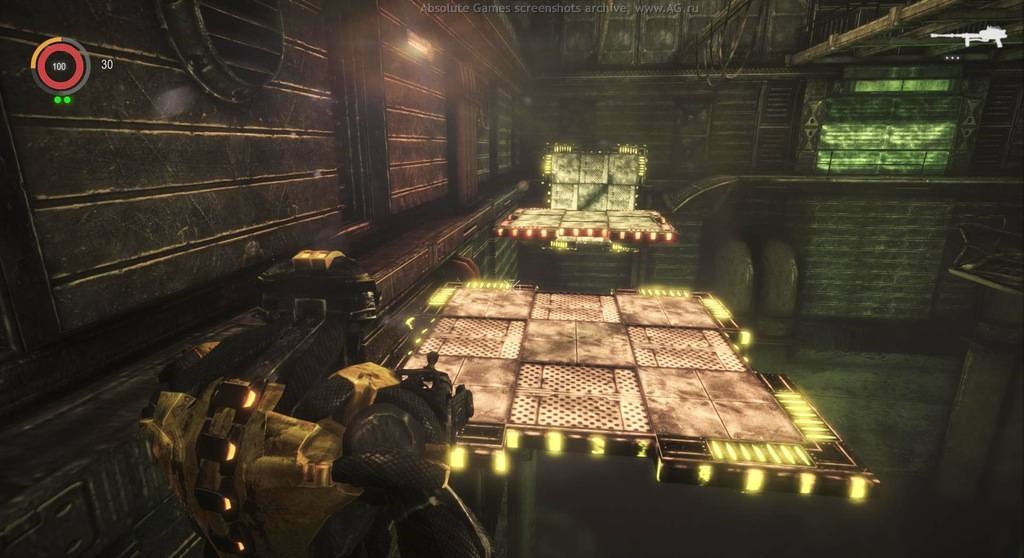Select the white rifle weapon icon
The height and width of the screenshot is (558, 1024).
pyautogui.click(x=966, y=38)
